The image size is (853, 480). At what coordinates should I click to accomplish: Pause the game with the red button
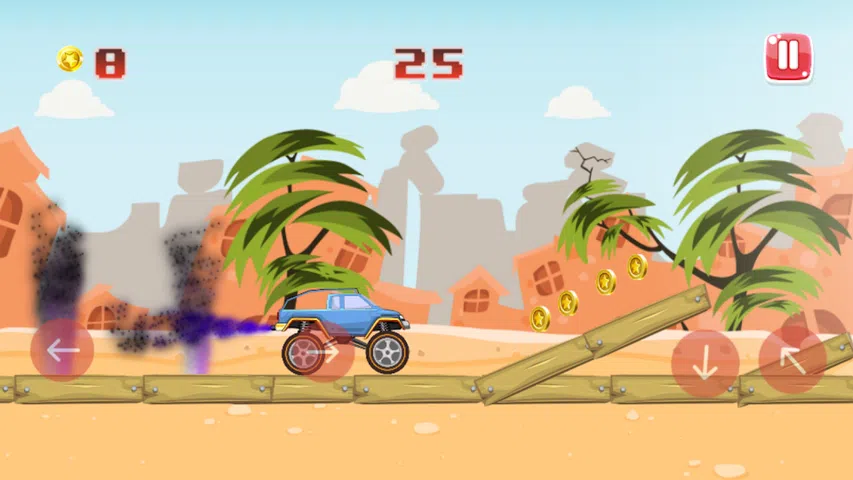point(788,57)
